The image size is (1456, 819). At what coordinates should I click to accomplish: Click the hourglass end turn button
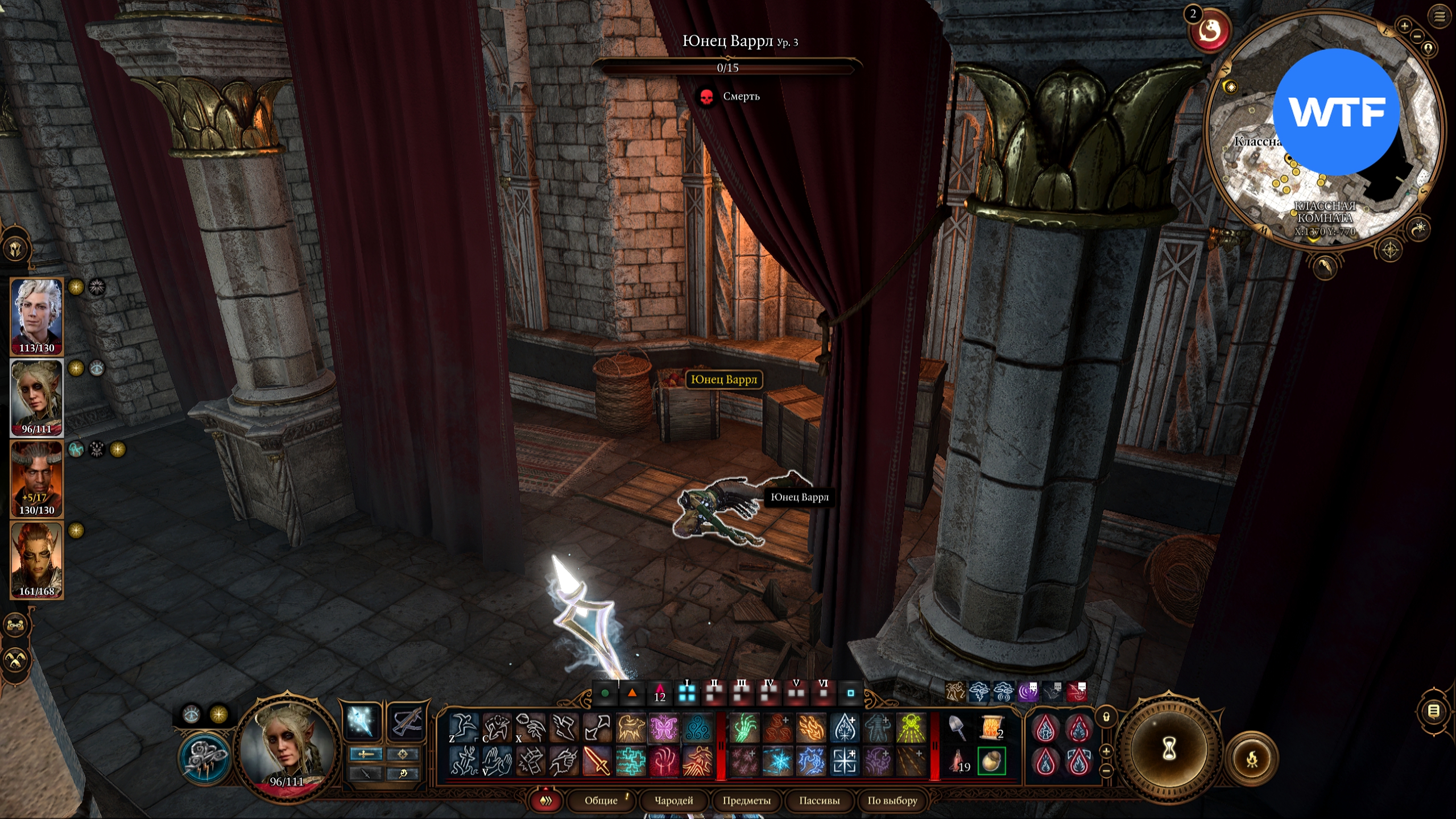(1169, 749)
